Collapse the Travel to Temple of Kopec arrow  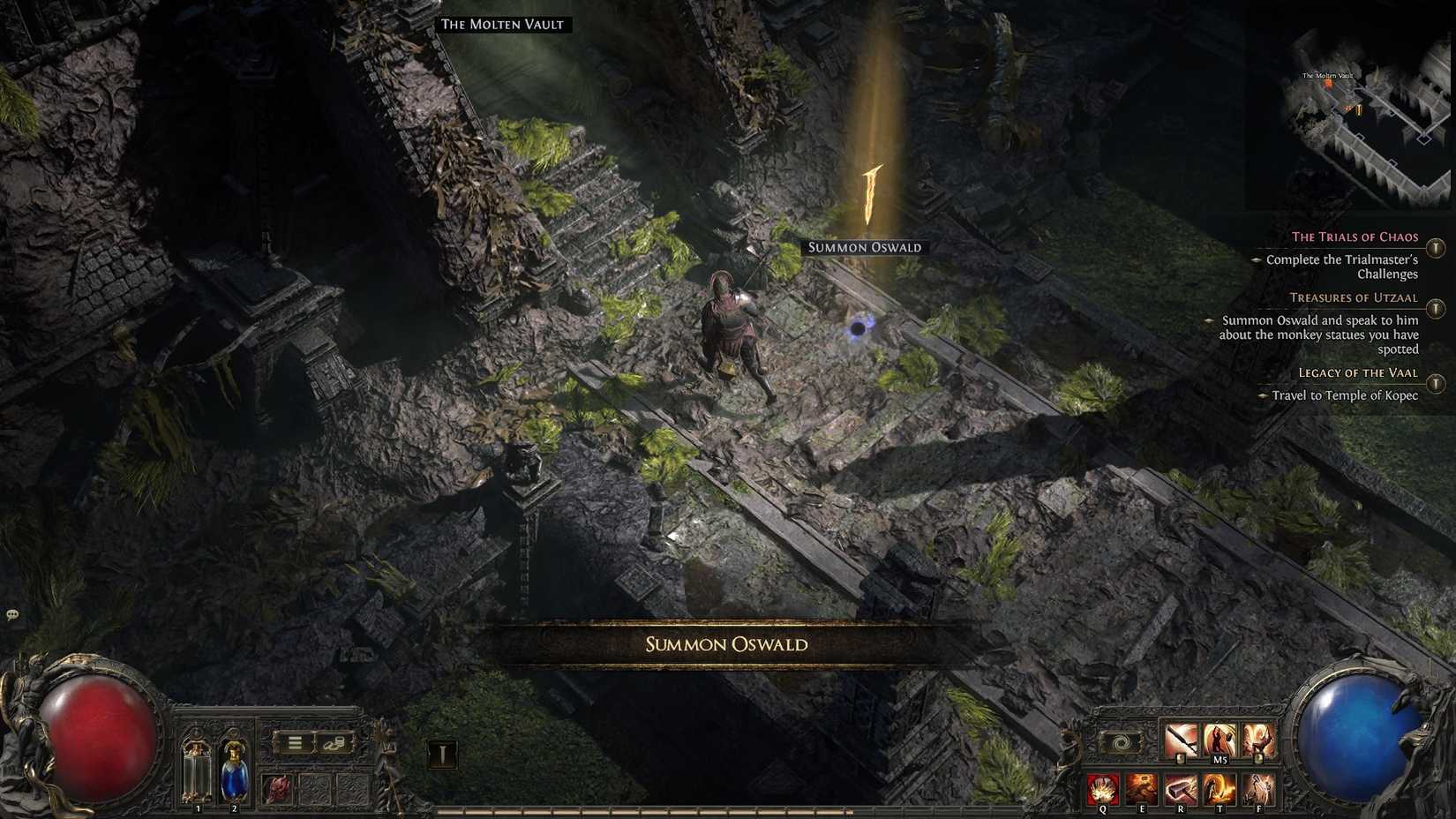point(1263,396)
